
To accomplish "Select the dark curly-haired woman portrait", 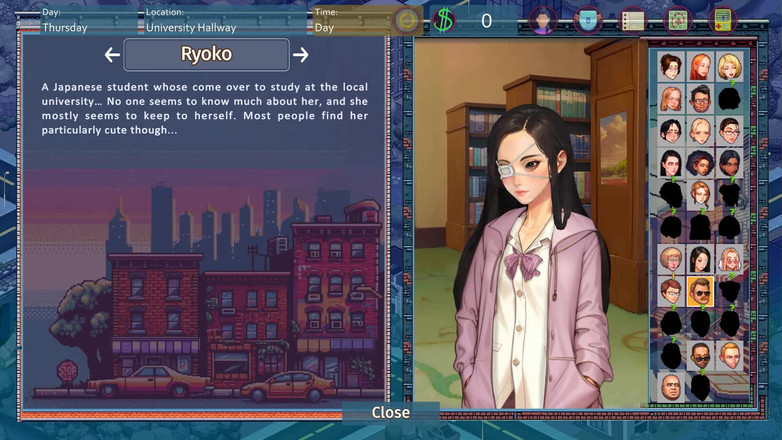I will [700, 163].
